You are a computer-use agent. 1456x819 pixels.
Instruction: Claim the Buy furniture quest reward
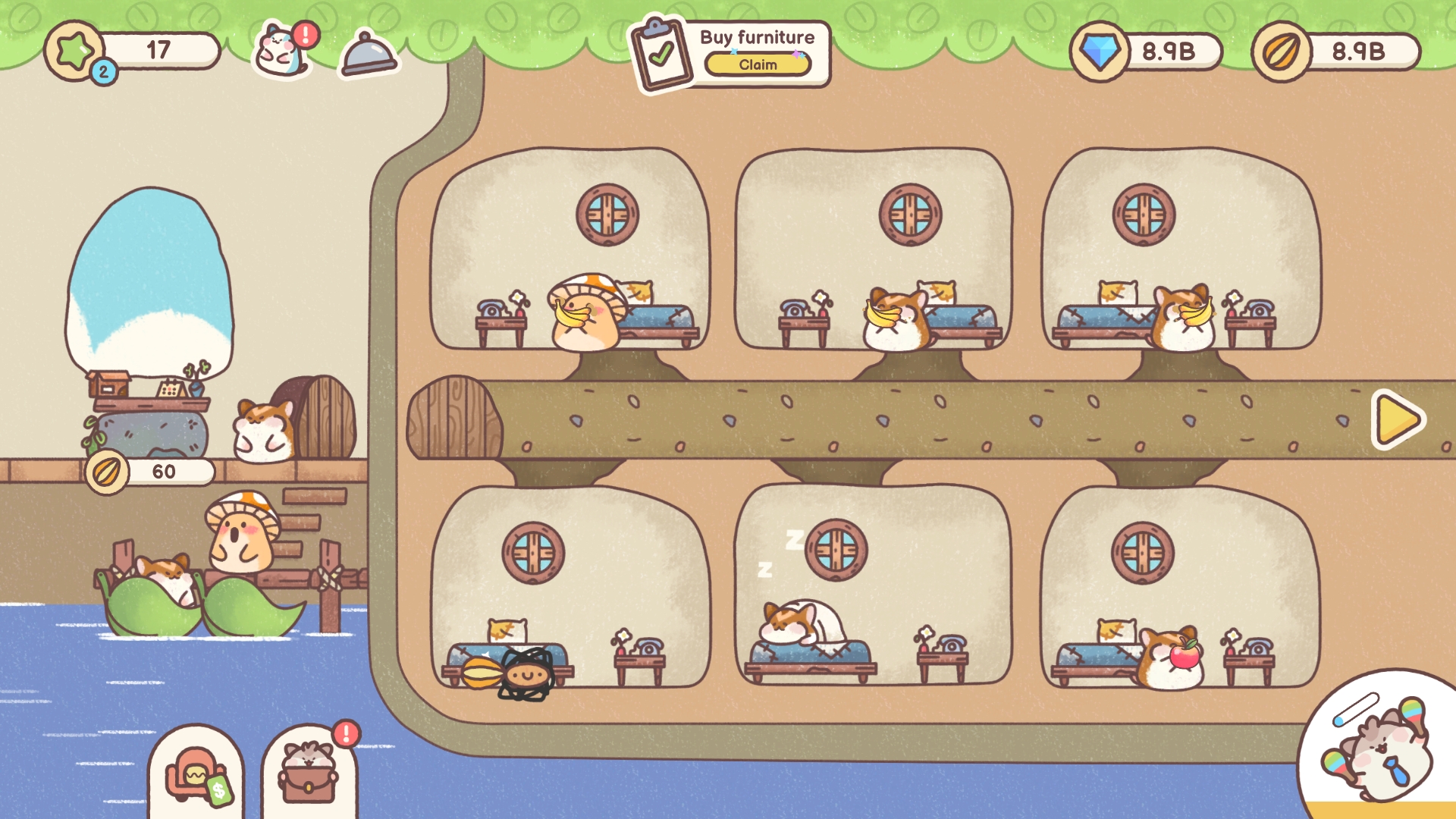pyautogui.click(x=758, y=65)
